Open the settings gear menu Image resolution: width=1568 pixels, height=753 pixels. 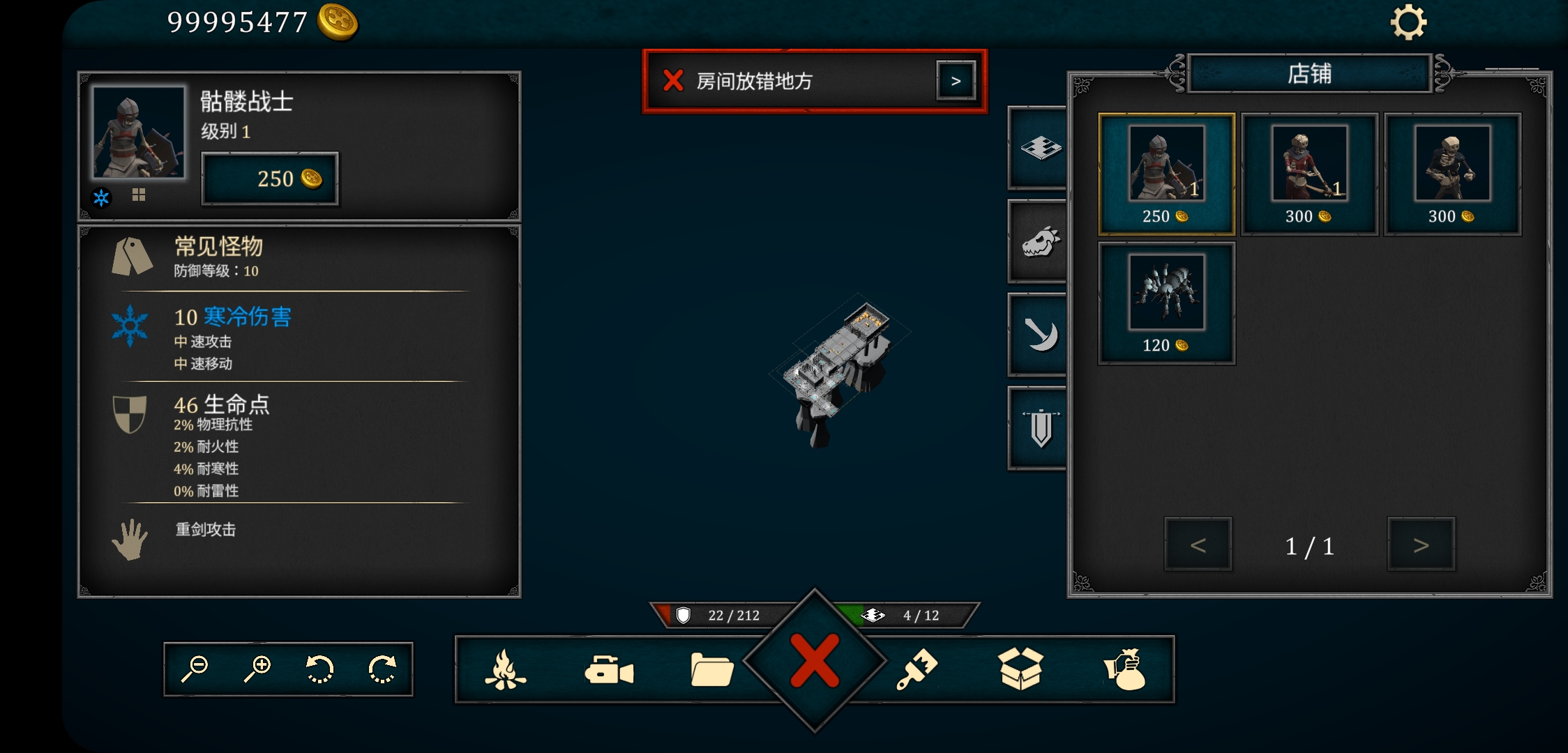[x=1408, y=23]
